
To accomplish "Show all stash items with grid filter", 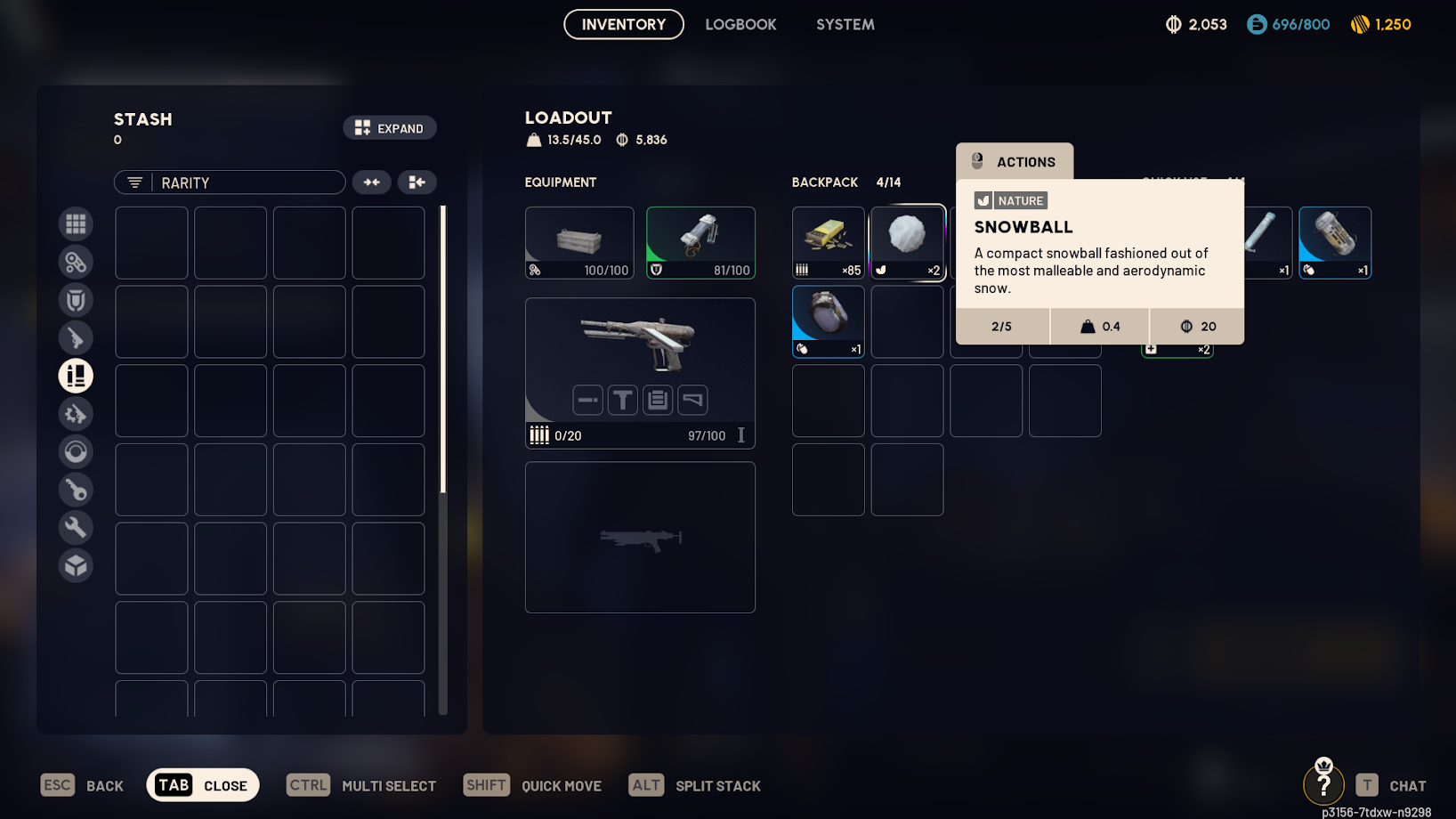I will coord(76,223).
